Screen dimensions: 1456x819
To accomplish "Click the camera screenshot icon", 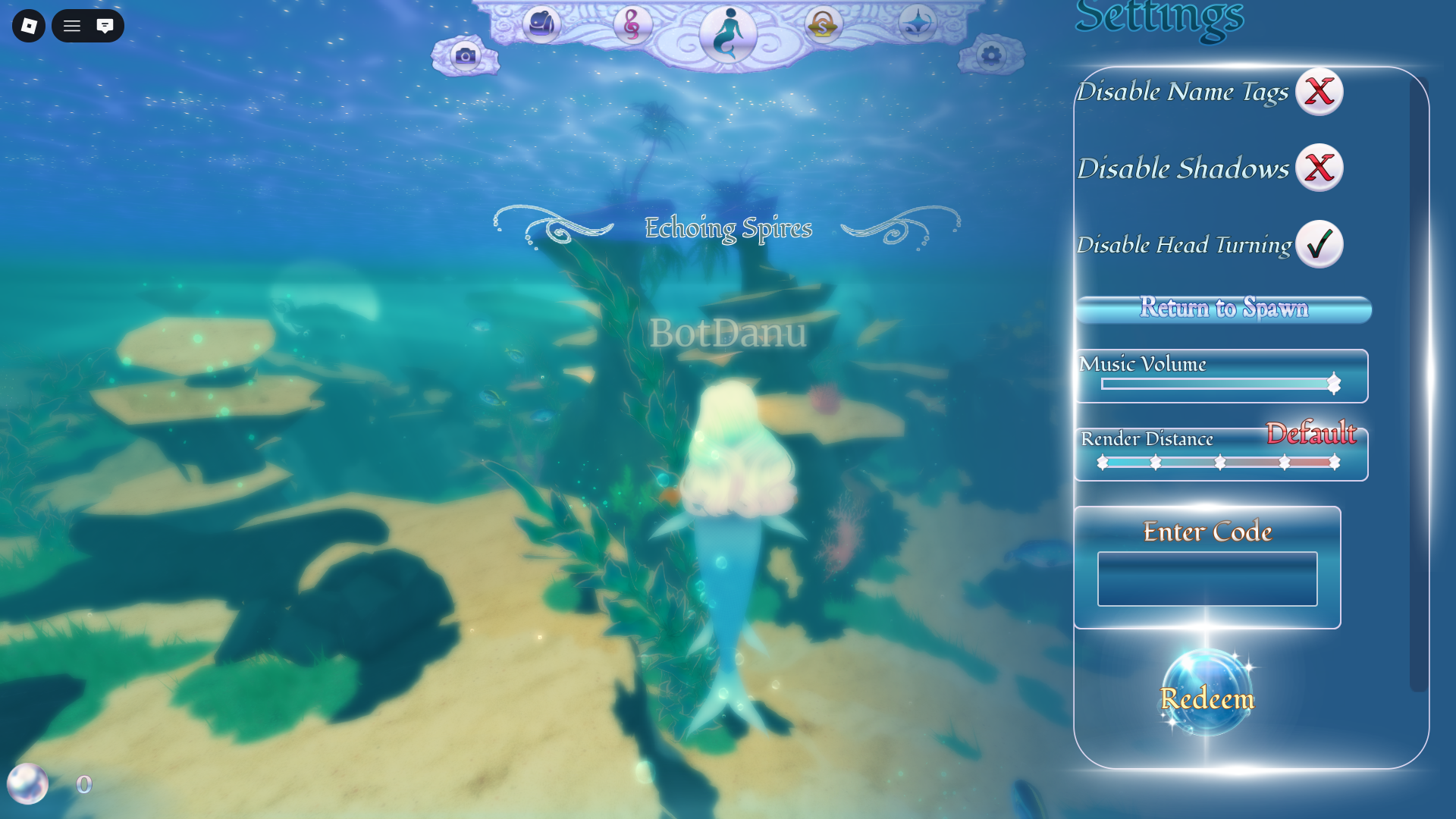I will tap(466, 55).
